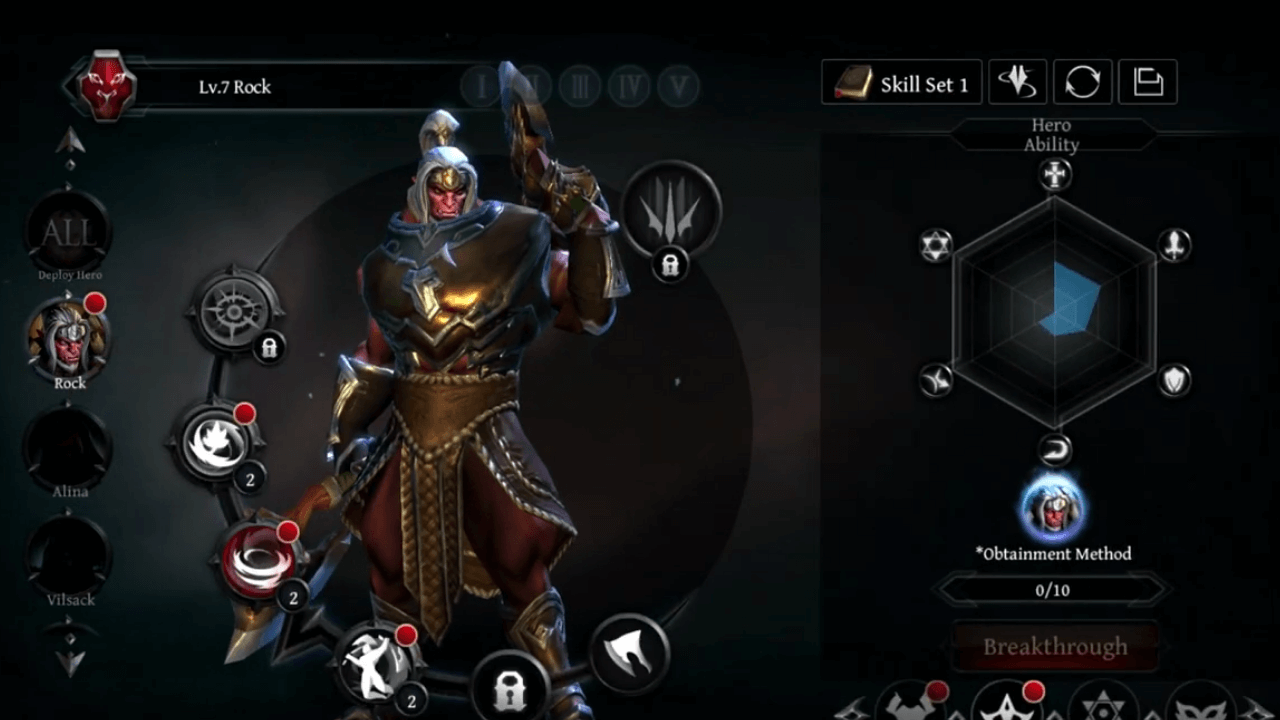The image size is (1280, 720).
Task: Choose the Alina hero portrait
Action: click(x=69, y=447)
